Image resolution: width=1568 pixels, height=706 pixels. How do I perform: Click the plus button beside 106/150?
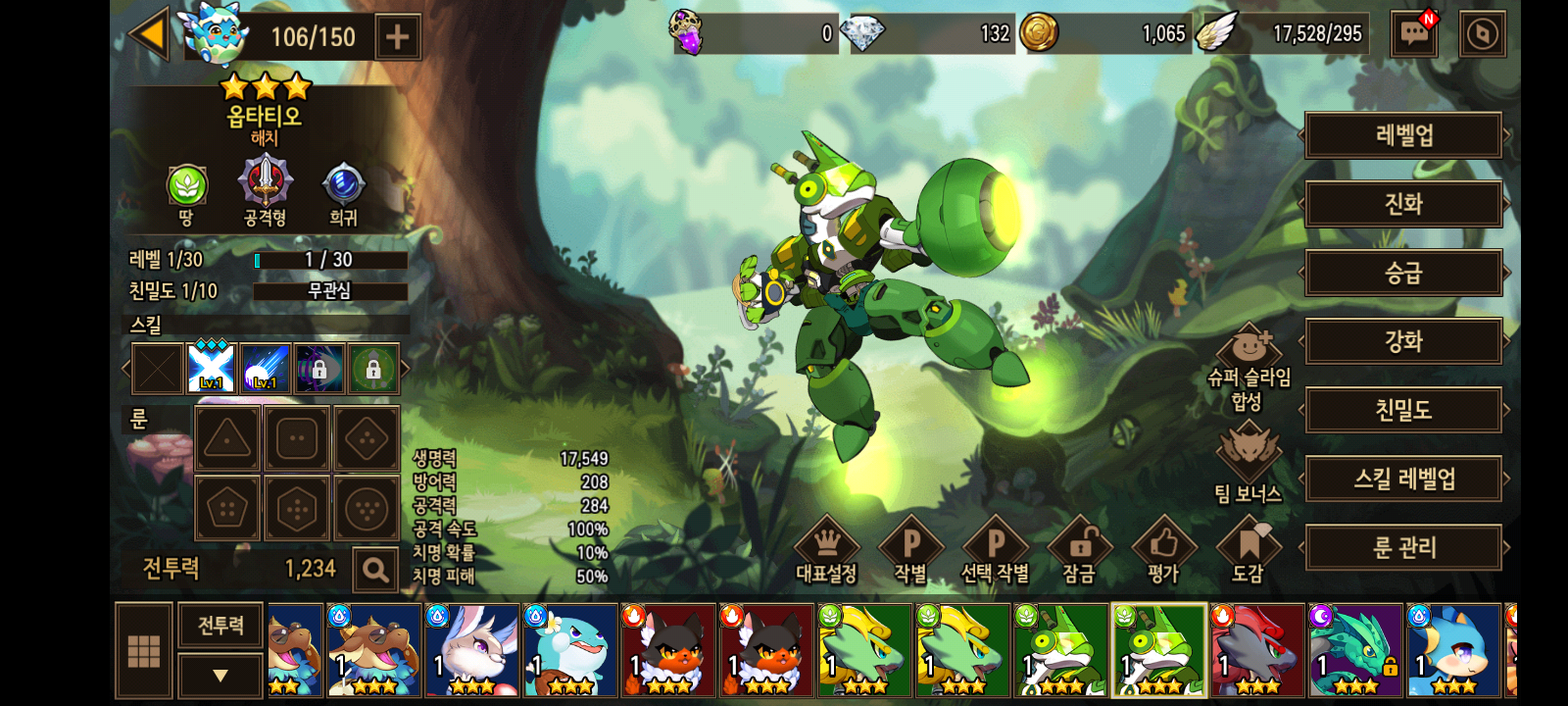(x=397, y=37)
